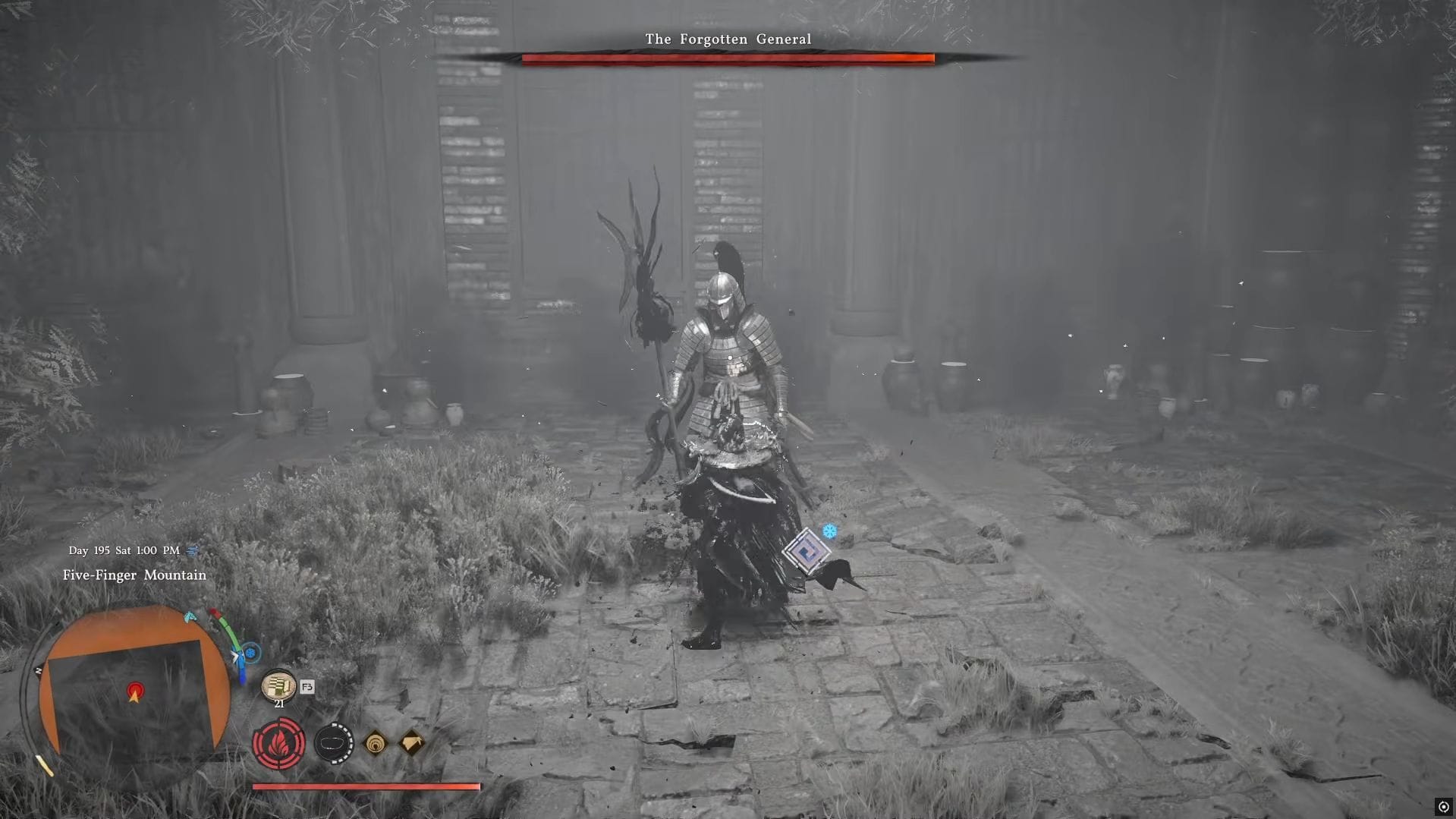Click the Day 195 time display
The height and width of the screenshot is (819, 1456).
(124, 550)
